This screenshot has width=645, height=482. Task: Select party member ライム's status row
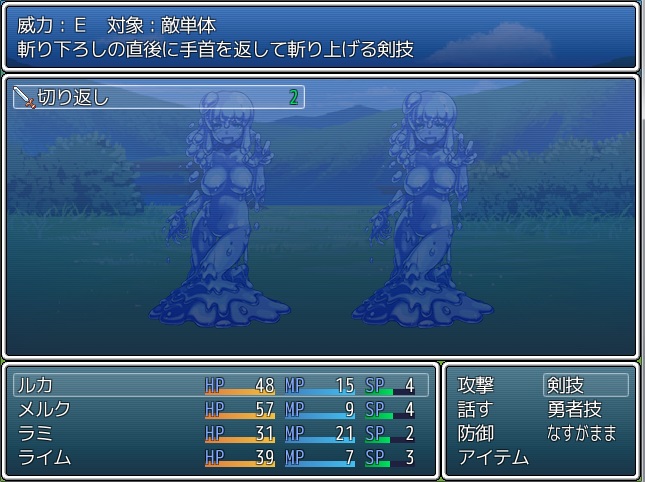220,458
